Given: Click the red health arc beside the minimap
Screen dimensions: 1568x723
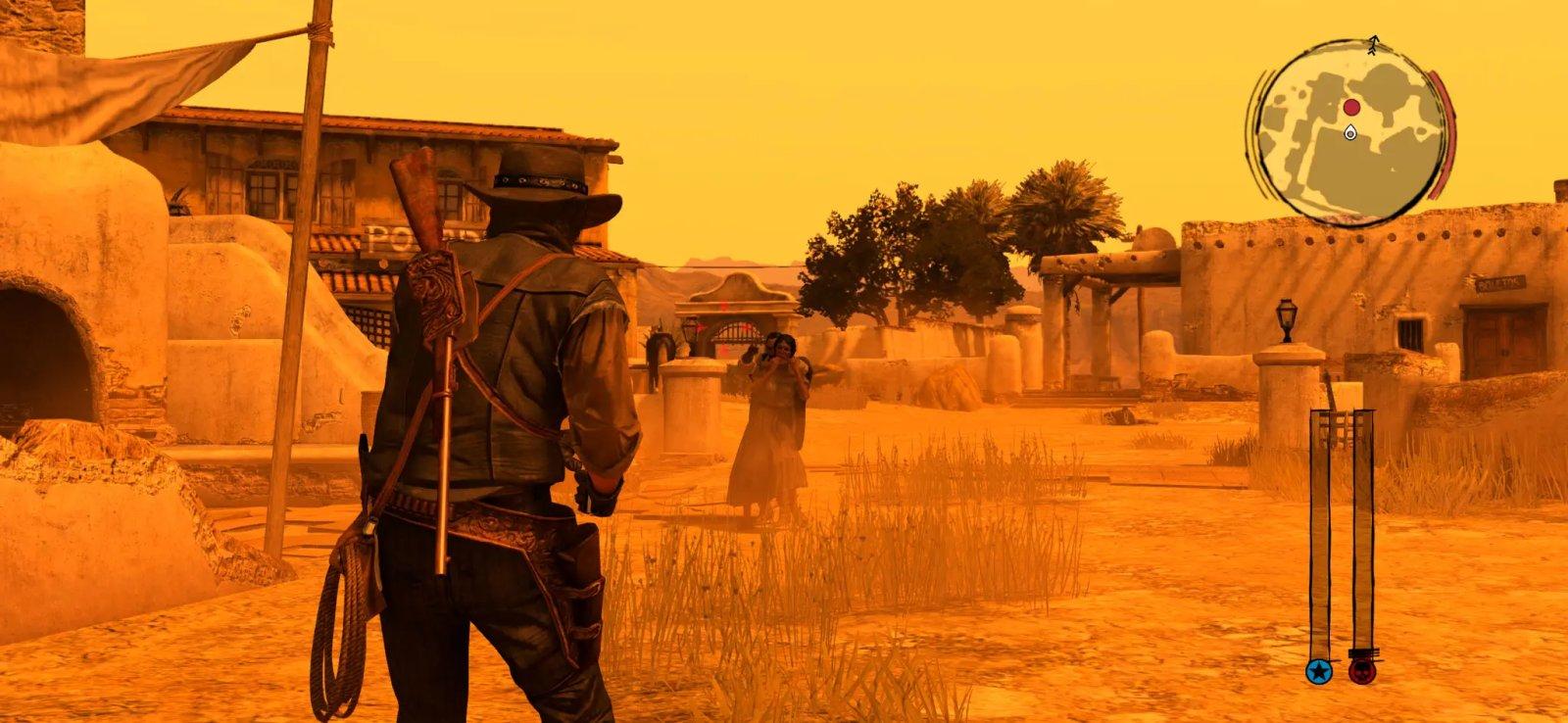Looking at the screenshot, I should click(1447, 127).
